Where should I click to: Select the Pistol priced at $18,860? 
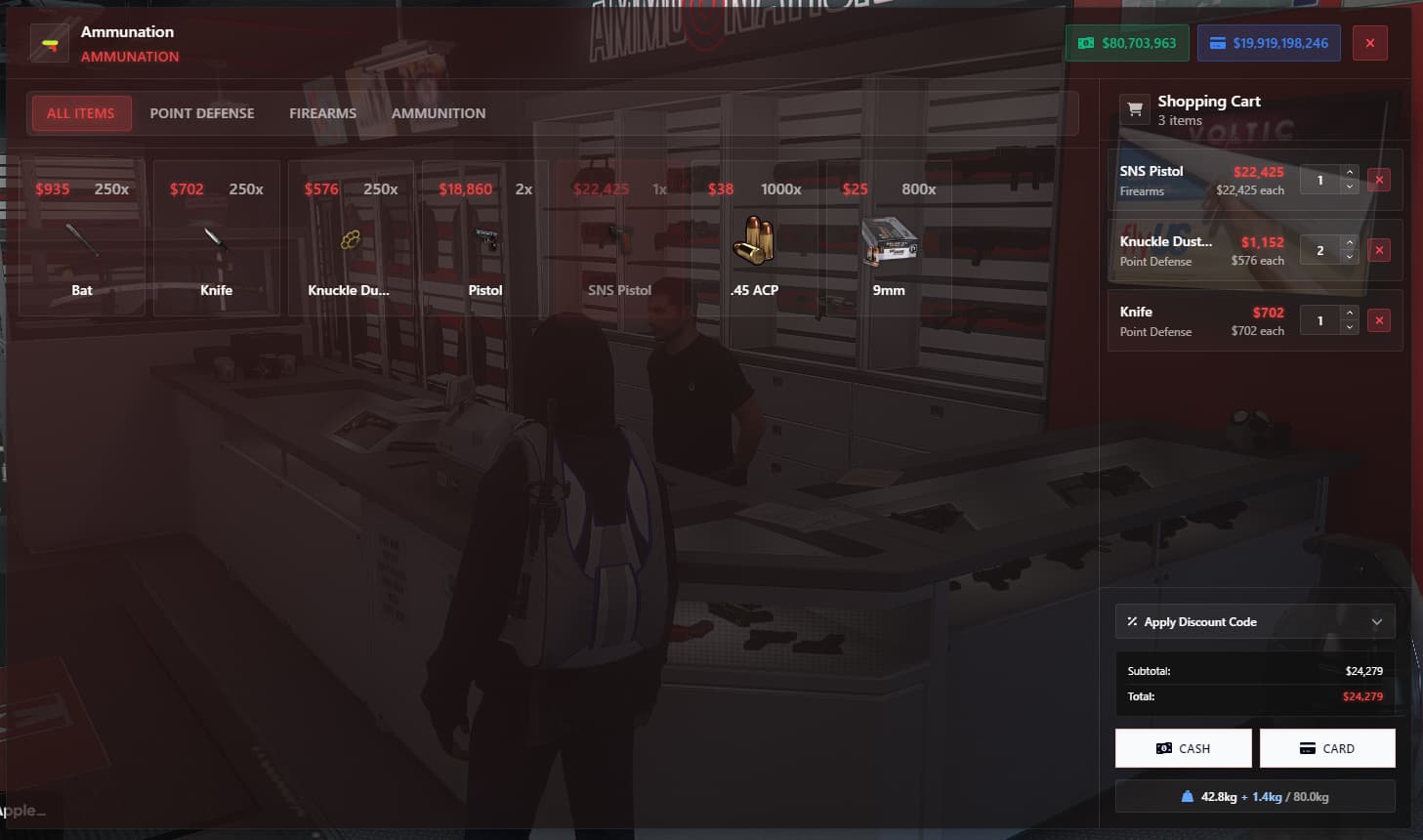click(x=485, y=240)
